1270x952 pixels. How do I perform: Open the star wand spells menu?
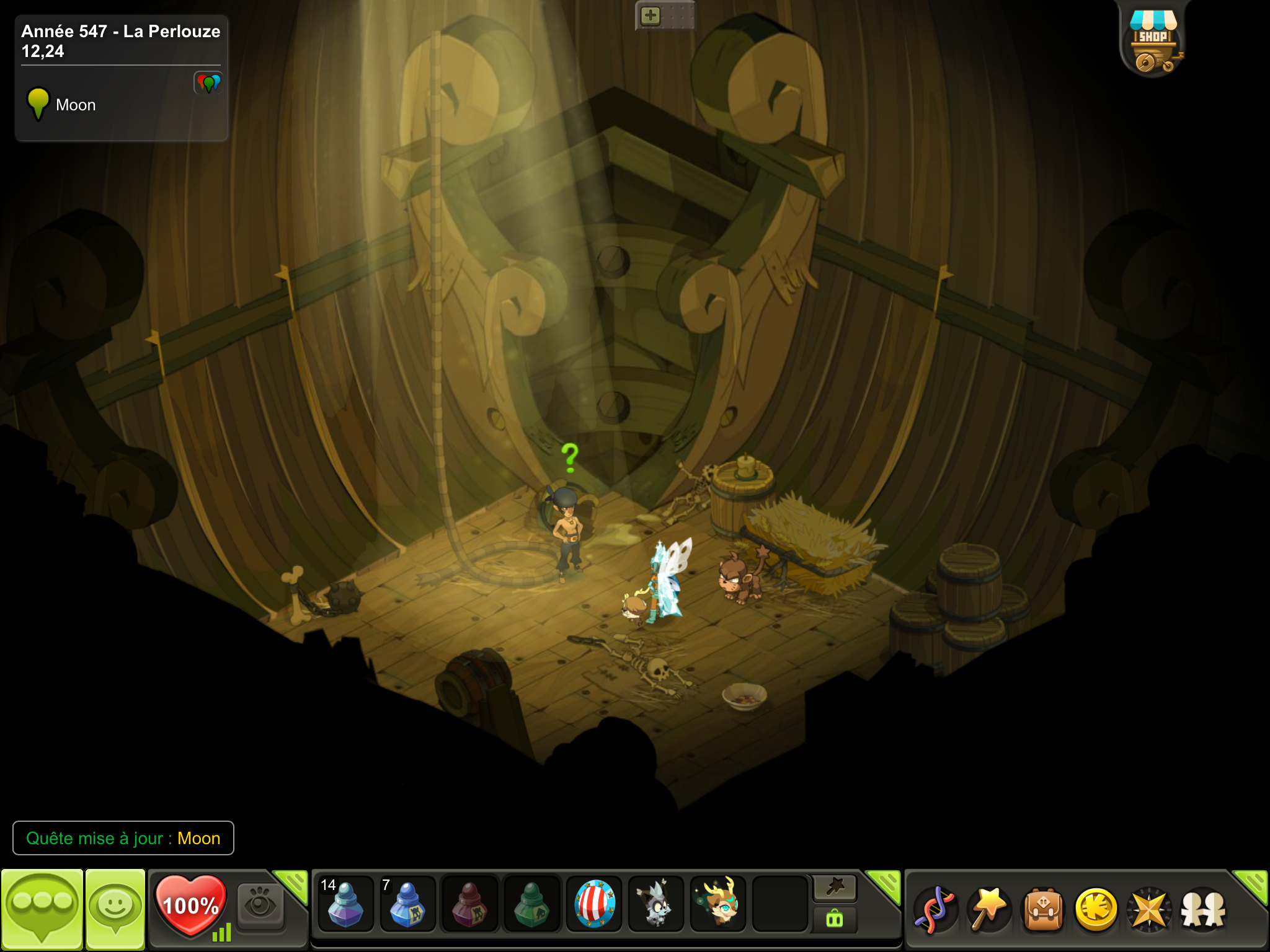pyautogui.click(x=988, y=909)
